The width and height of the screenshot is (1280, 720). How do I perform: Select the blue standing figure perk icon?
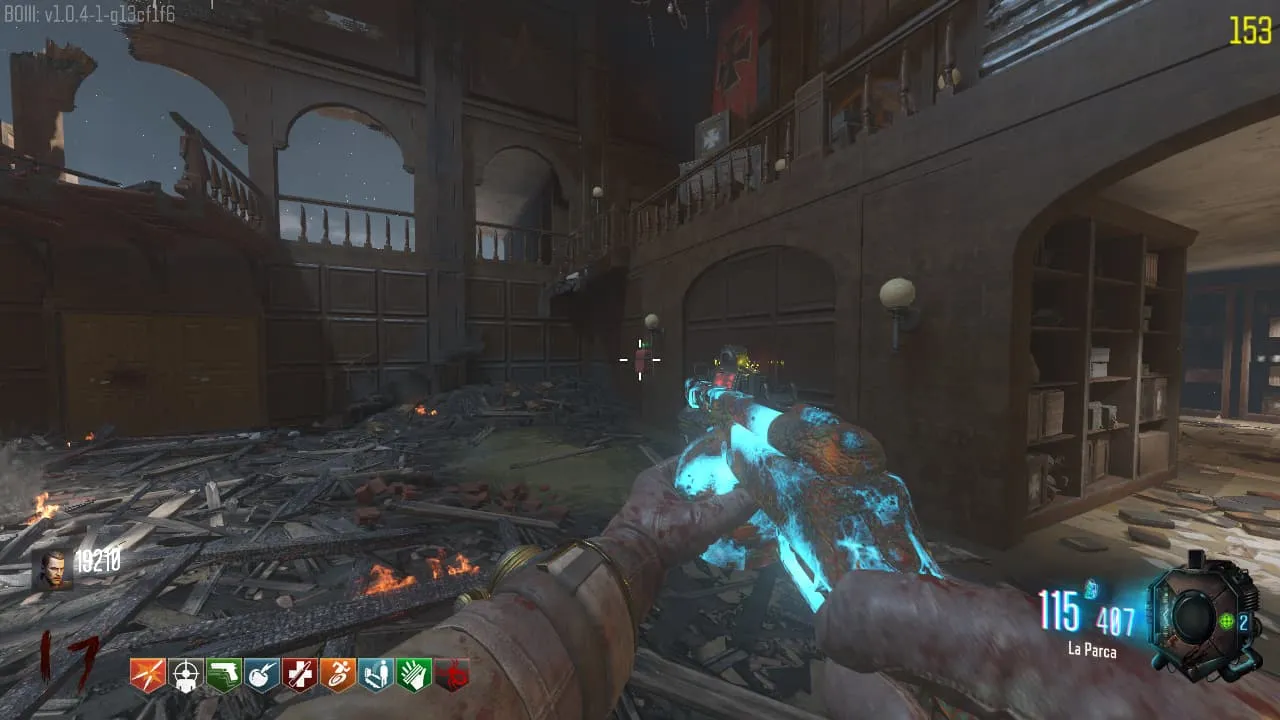[x=376, y=675]
